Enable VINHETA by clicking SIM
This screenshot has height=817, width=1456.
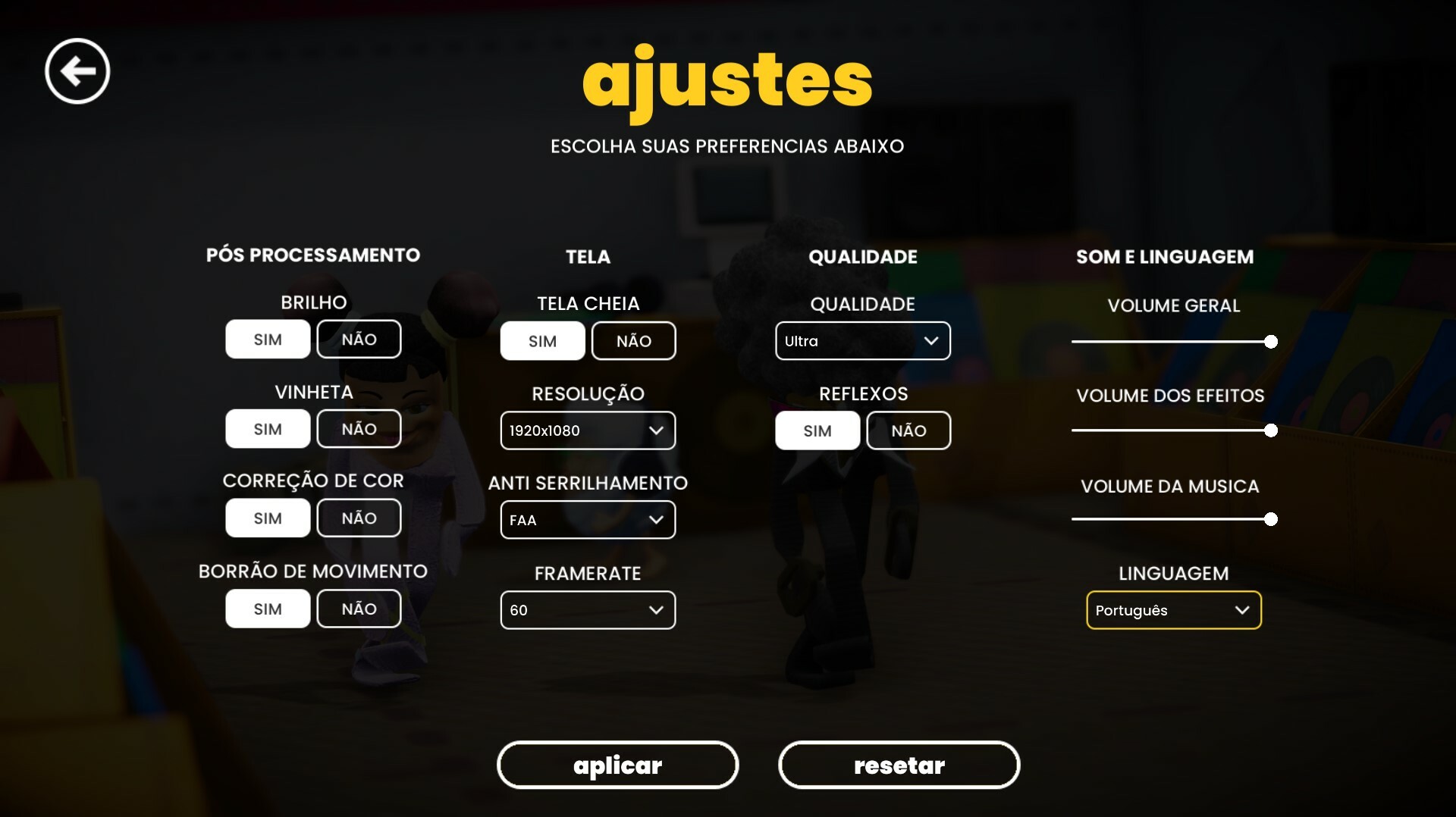[x=267, y=428]
